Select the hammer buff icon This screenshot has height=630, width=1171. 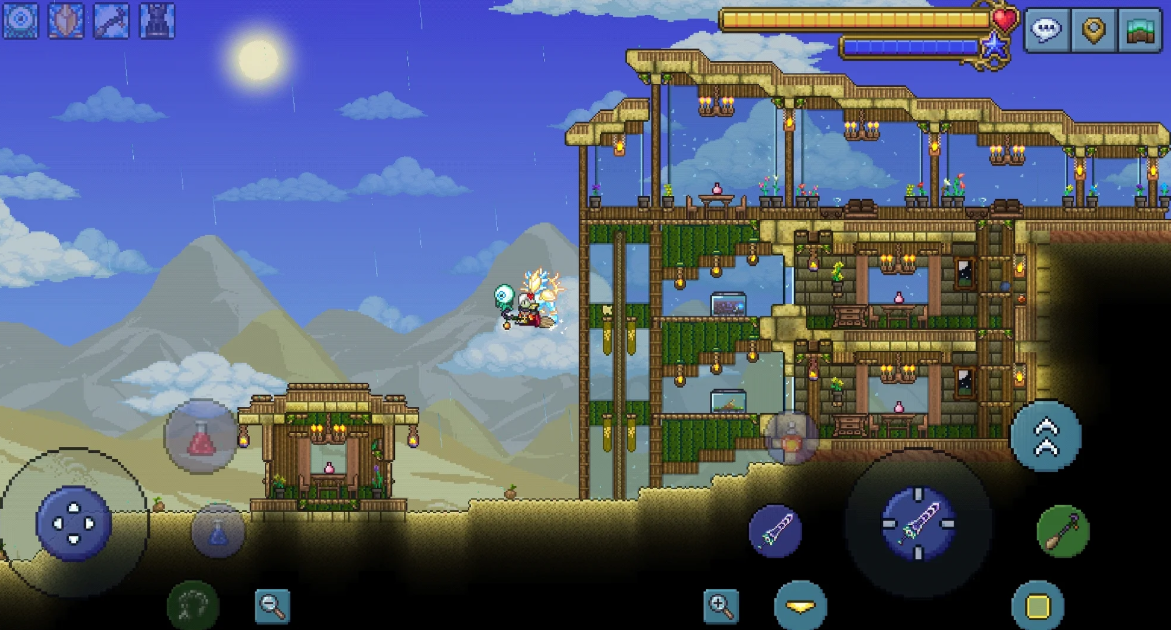tap(111, 20)
